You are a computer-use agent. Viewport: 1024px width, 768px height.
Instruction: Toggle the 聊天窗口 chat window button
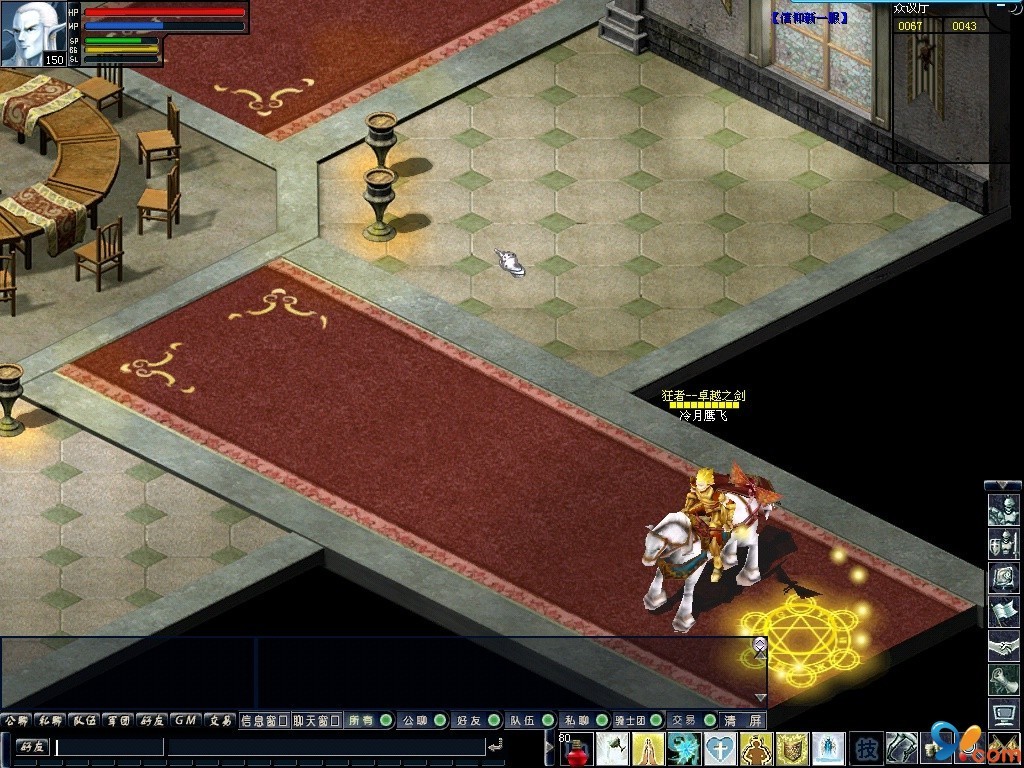317,720
